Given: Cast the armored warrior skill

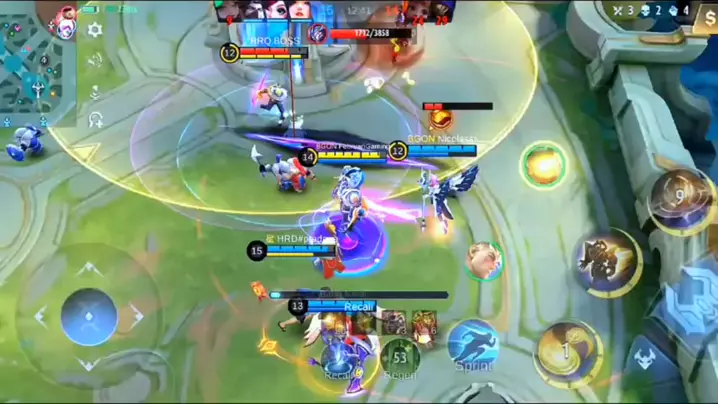Looking at the screenshot, I should coord(608,262).
